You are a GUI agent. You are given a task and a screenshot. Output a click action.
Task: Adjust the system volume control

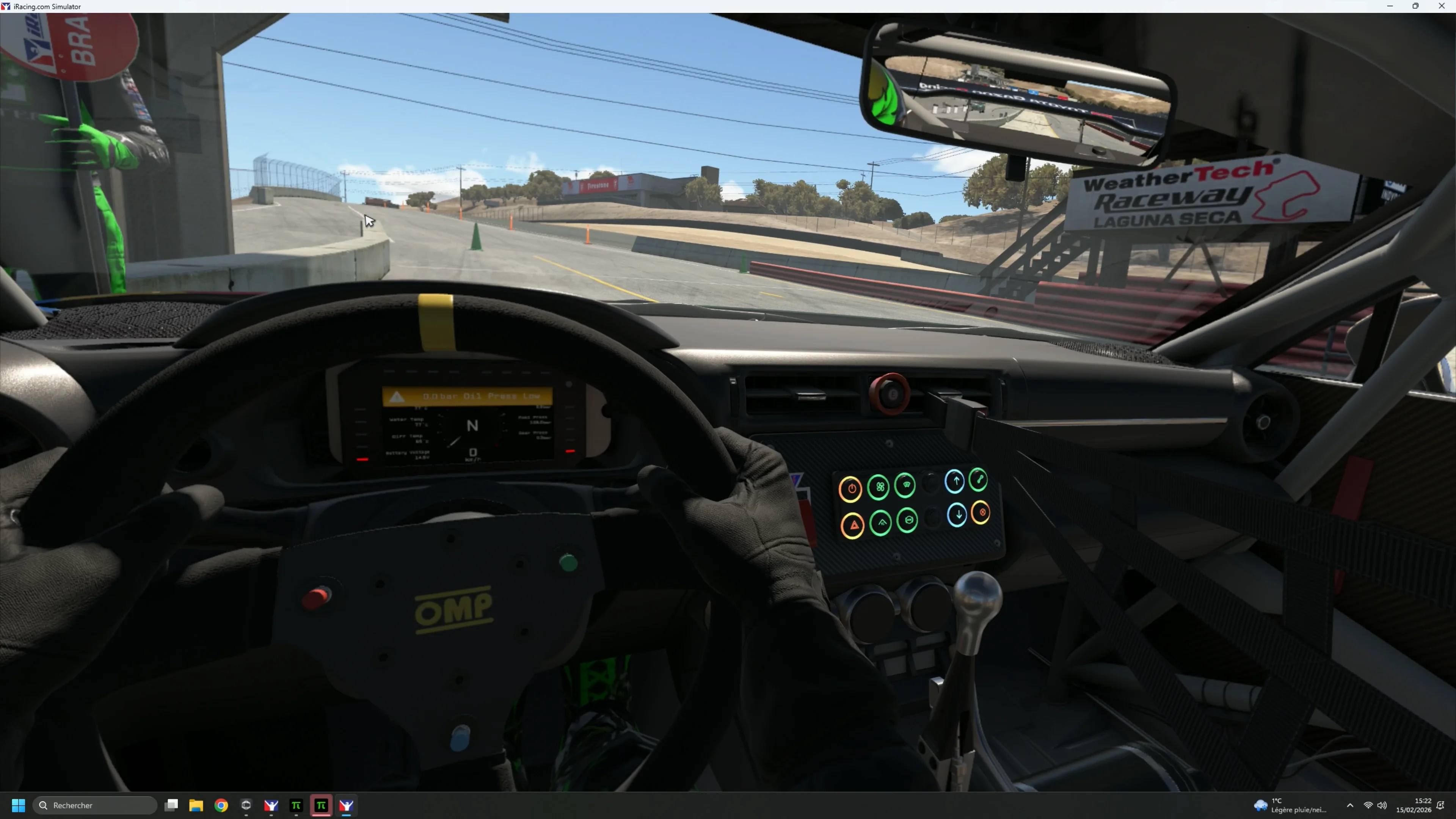tap(1383, 805)
